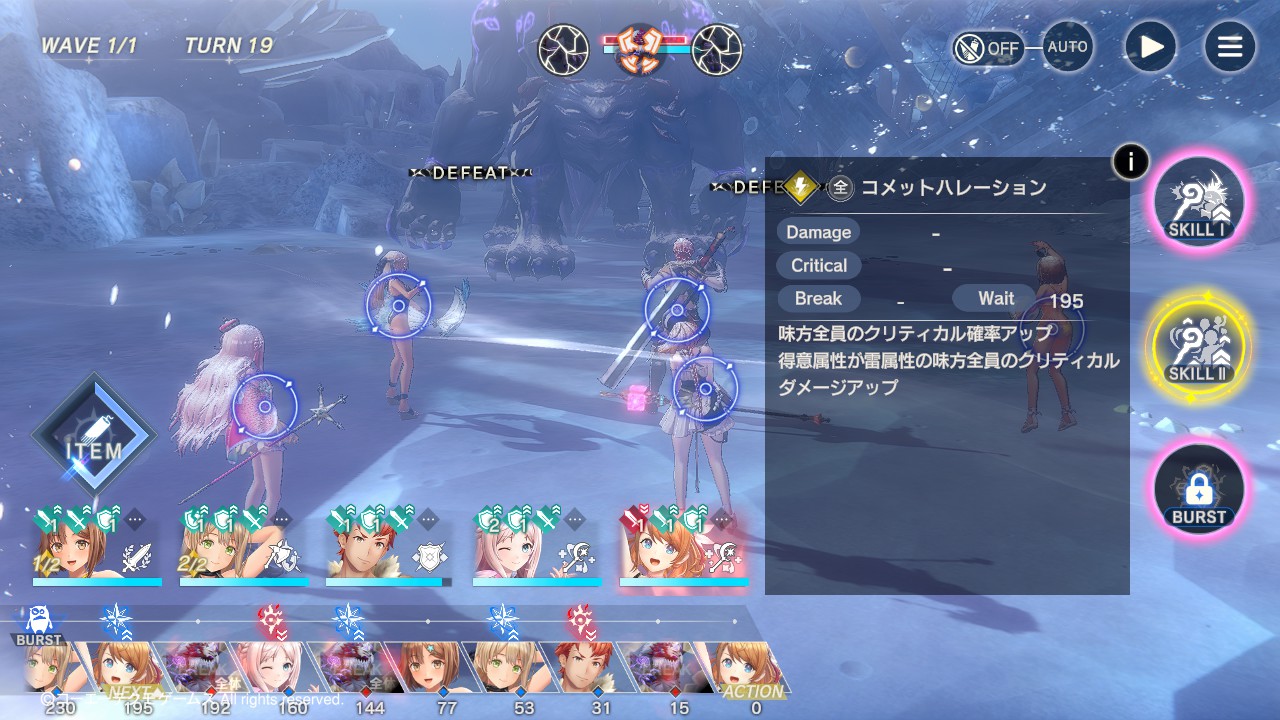Toggle the OFF skill-animation switch

pos(988,48)
